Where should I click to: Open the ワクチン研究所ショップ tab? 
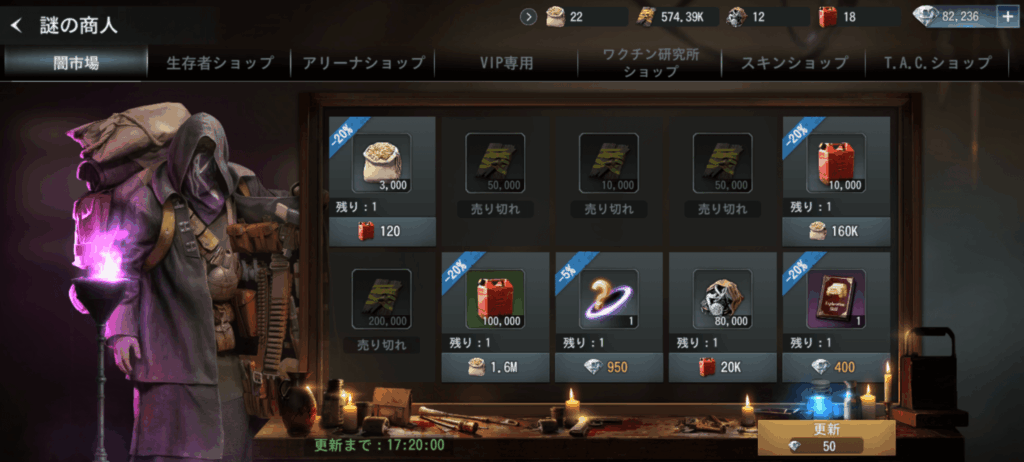point(649,63)
